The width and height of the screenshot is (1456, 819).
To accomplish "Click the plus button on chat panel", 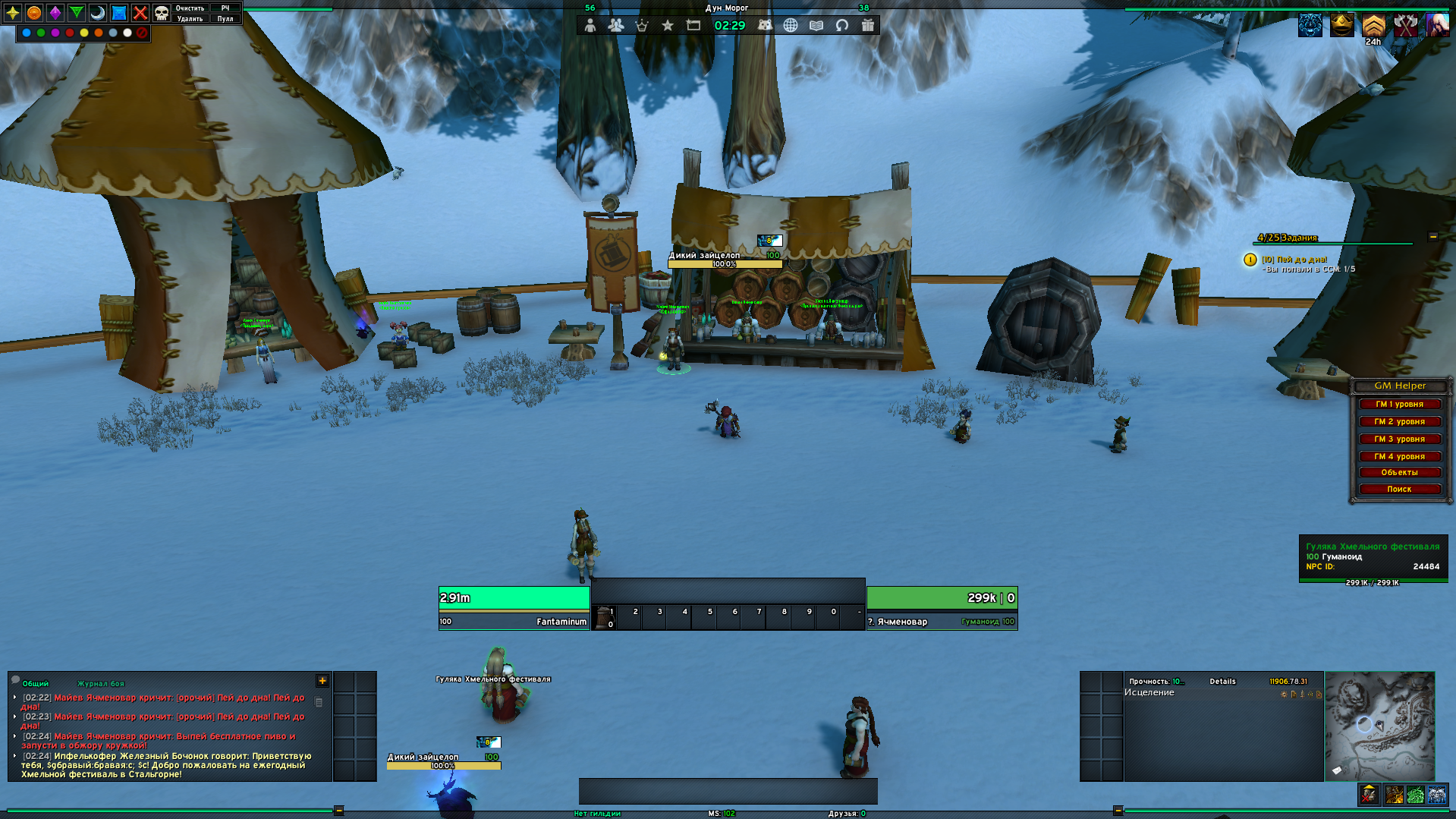I will 322,681.
